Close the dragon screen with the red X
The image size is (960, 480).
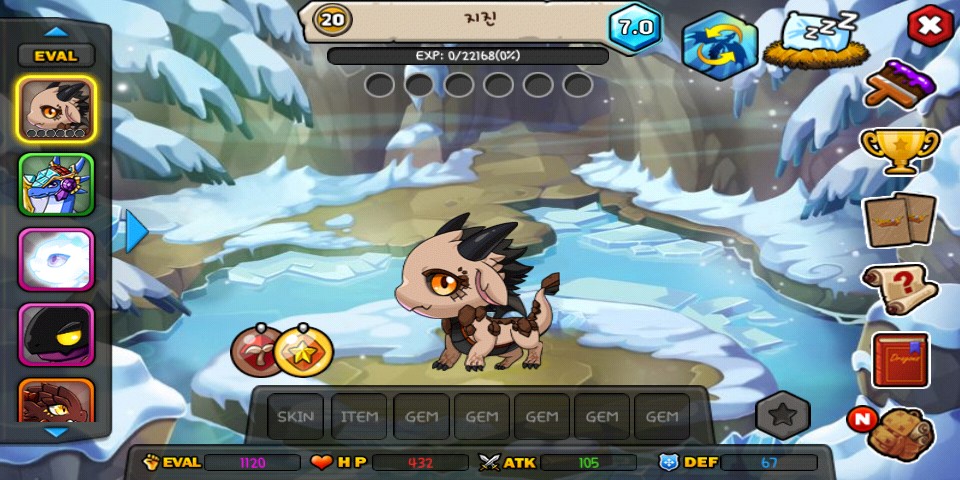(930, 26)
